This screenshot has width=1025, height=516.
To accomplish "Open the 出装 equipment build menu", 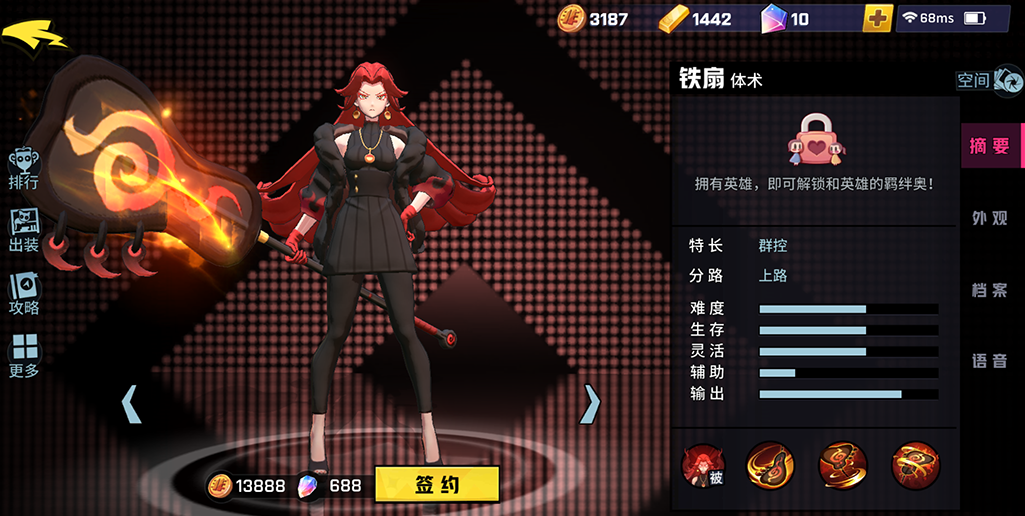I will coord(24,230).
